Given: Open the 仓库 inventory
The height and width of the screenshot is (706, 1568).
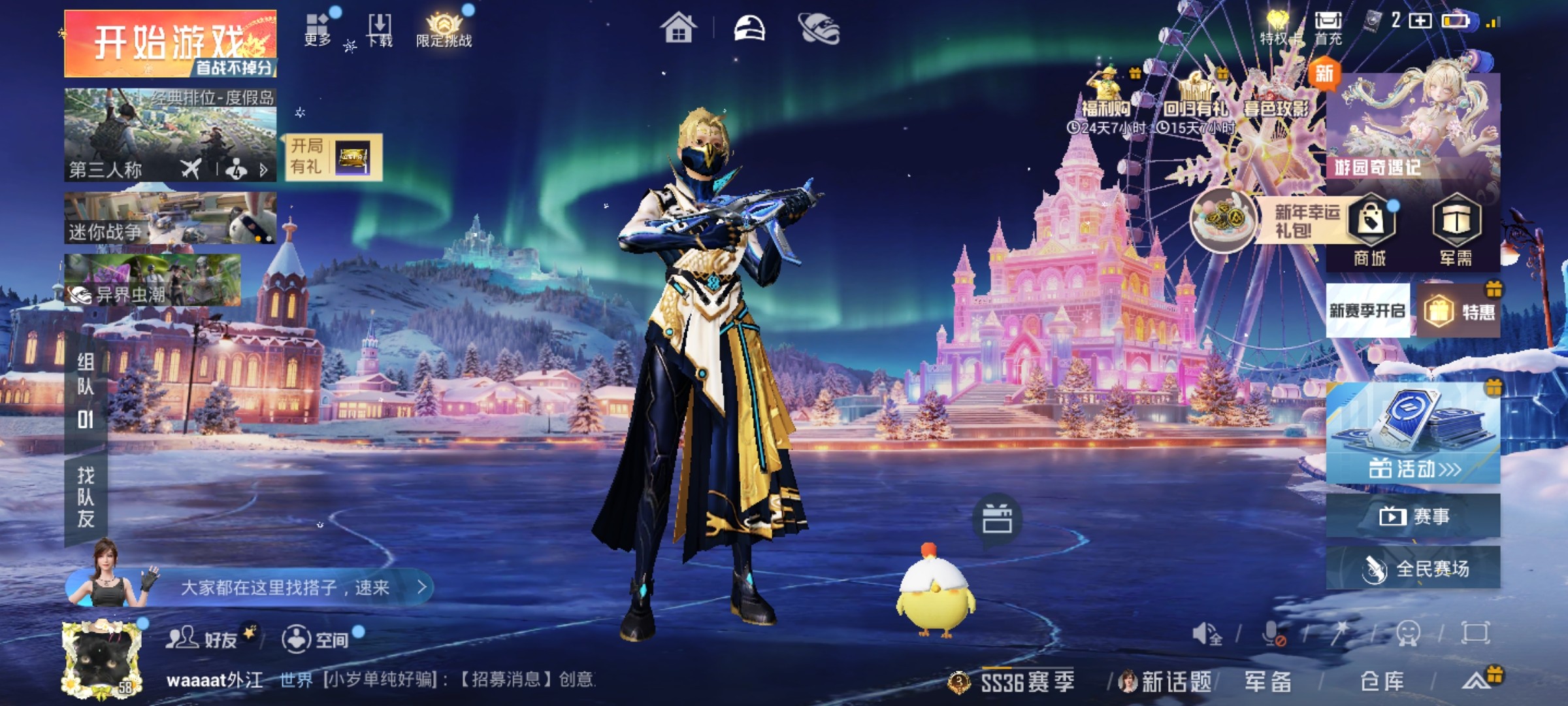Looking at the screenshot, I should tap(1382, 682).
